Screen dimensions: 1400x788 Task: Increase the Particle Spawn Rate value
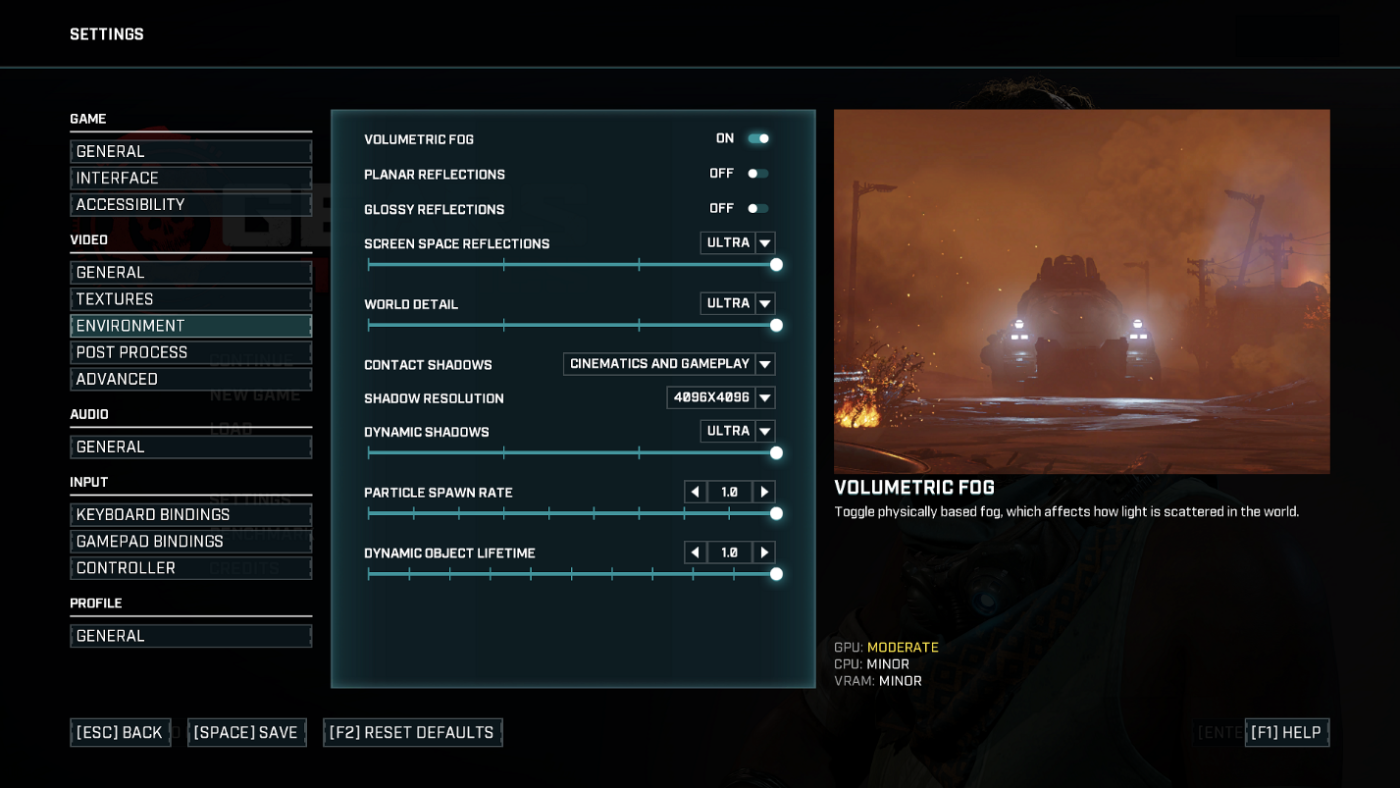point(762,491)
